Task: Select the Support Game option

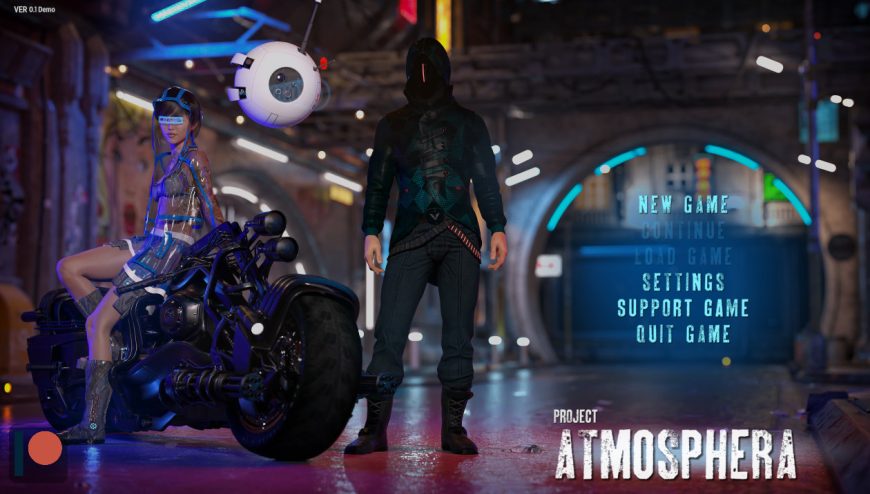Action: click(x=683, y=308)
